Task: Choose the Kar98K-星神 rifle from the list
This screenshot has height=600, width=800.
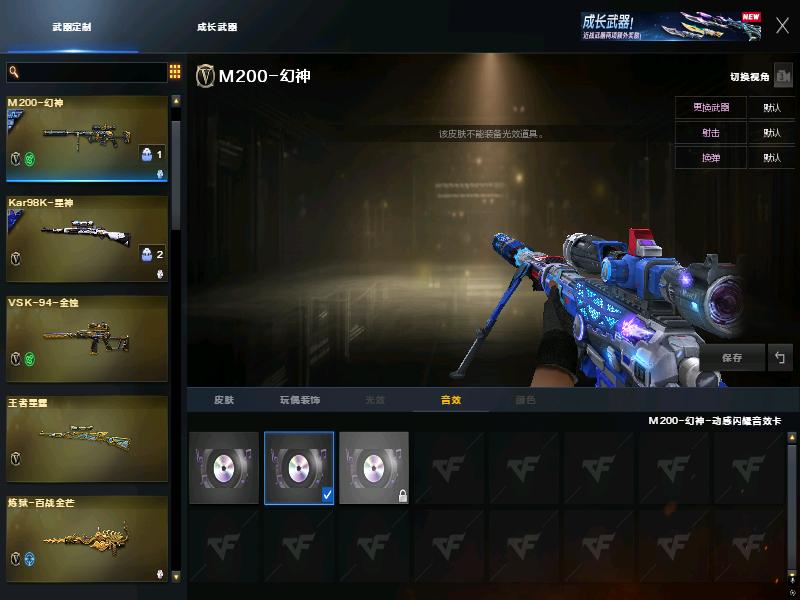Action: pos(87,238)
